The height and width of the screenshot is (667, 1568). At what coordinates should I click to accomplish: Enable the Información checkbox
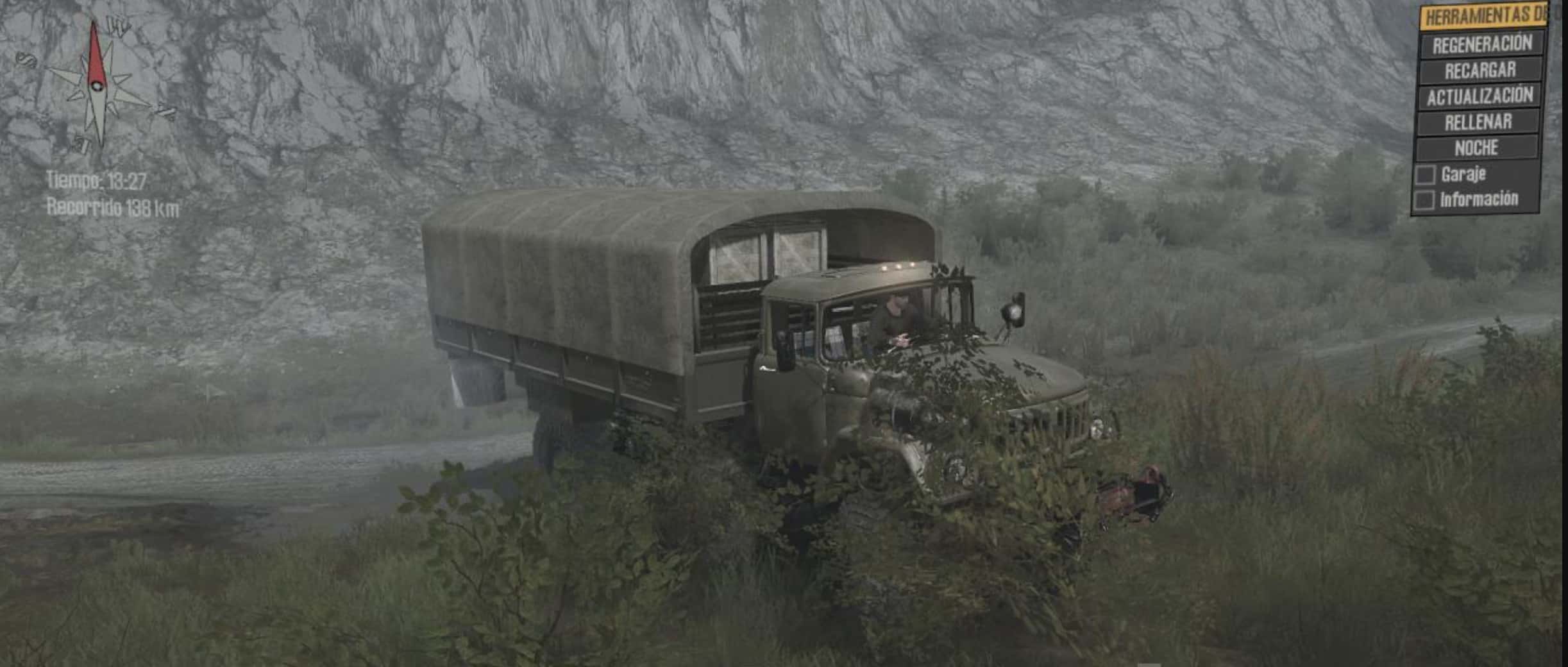[1424, 201]
